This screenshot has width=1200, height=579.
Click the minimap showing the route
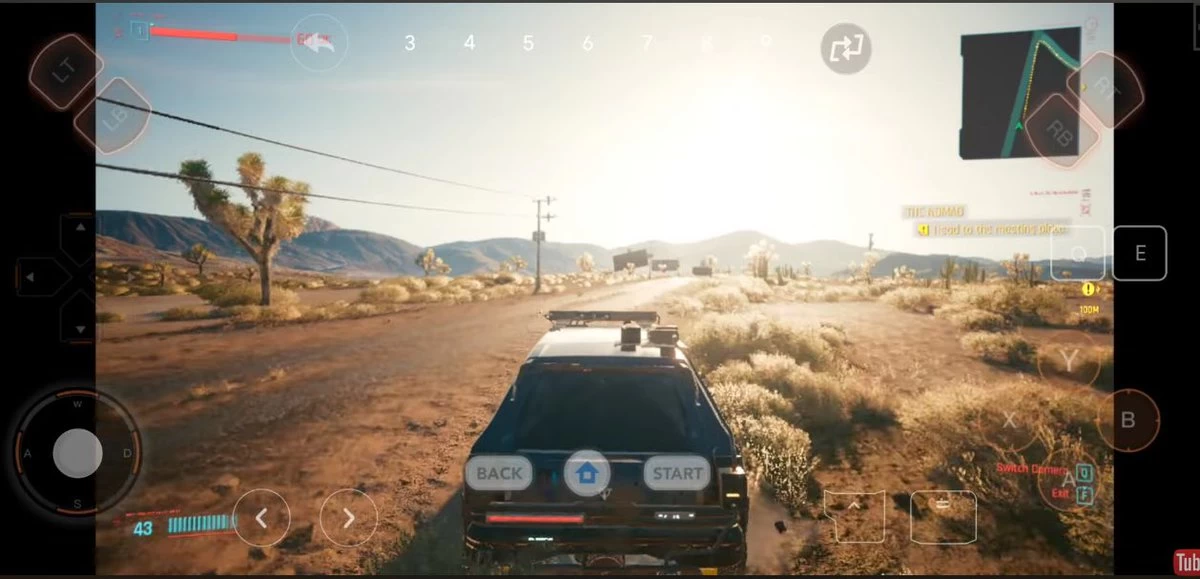[1019, 94]
